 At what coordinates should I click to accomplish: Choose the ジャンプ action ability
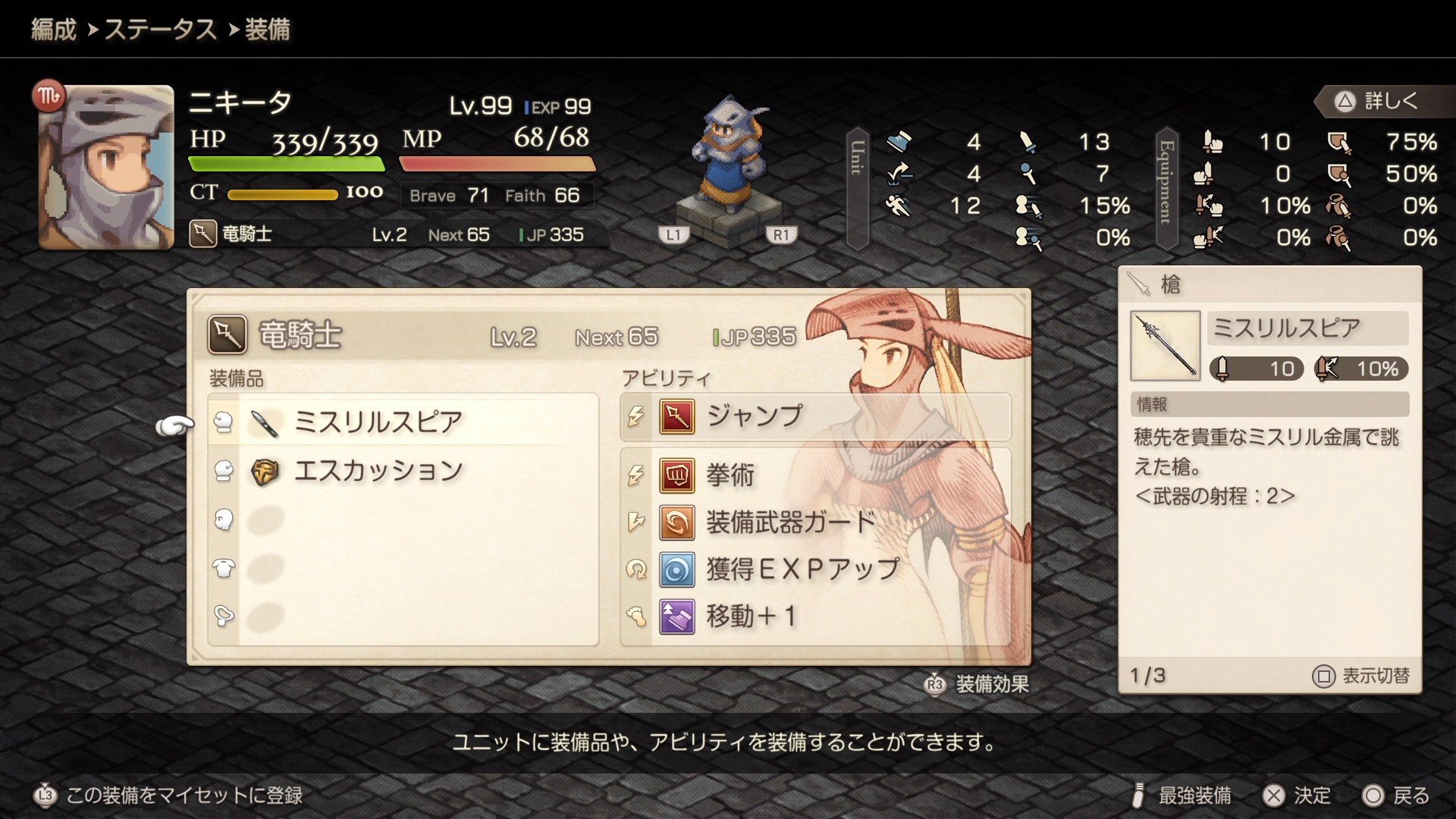[754, 416]
